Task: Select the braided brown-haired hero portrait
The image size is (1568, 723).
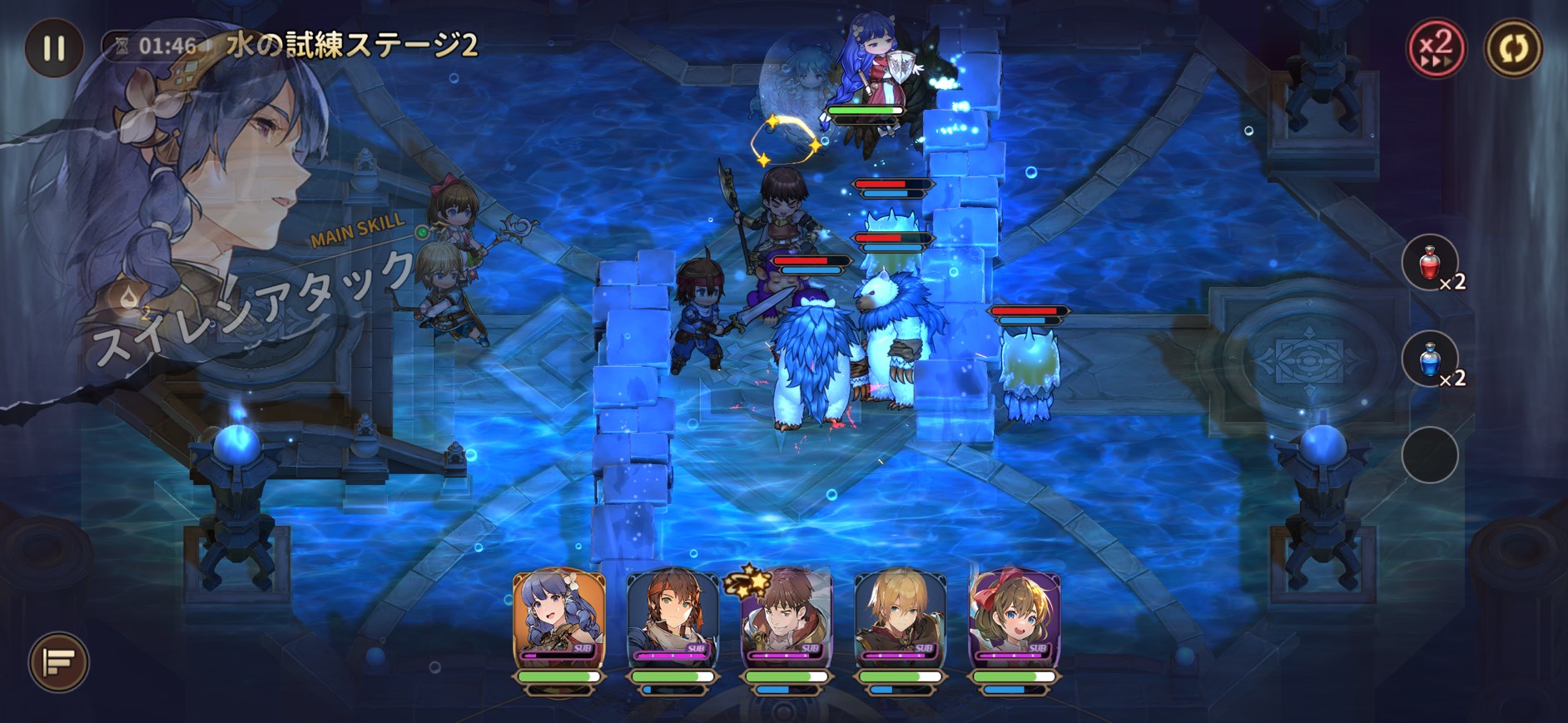Action: click(x=672, y=617)
